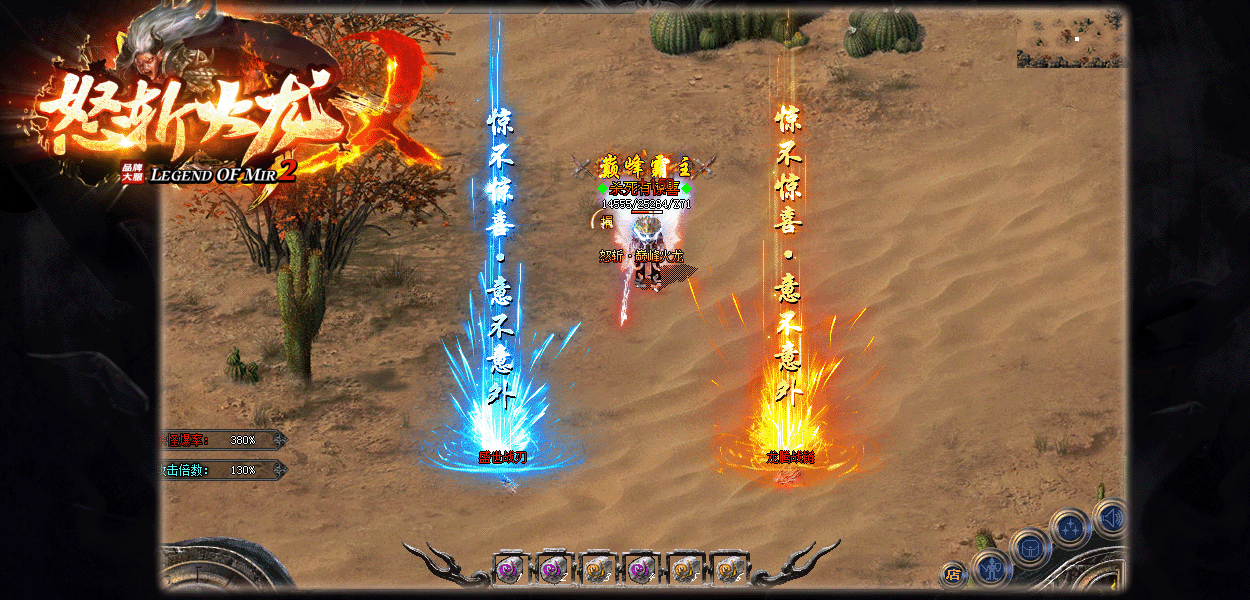Click the minimap in the corner

(1071, 40)
